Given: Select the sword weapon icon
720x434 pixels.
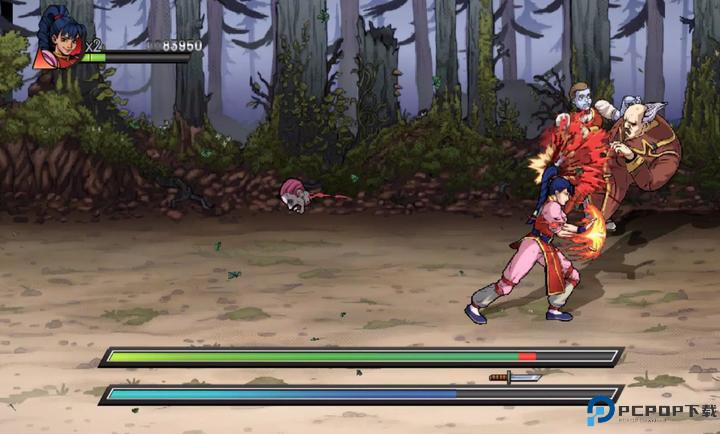Looking at the screenshot, I should [x=514, y=377].
